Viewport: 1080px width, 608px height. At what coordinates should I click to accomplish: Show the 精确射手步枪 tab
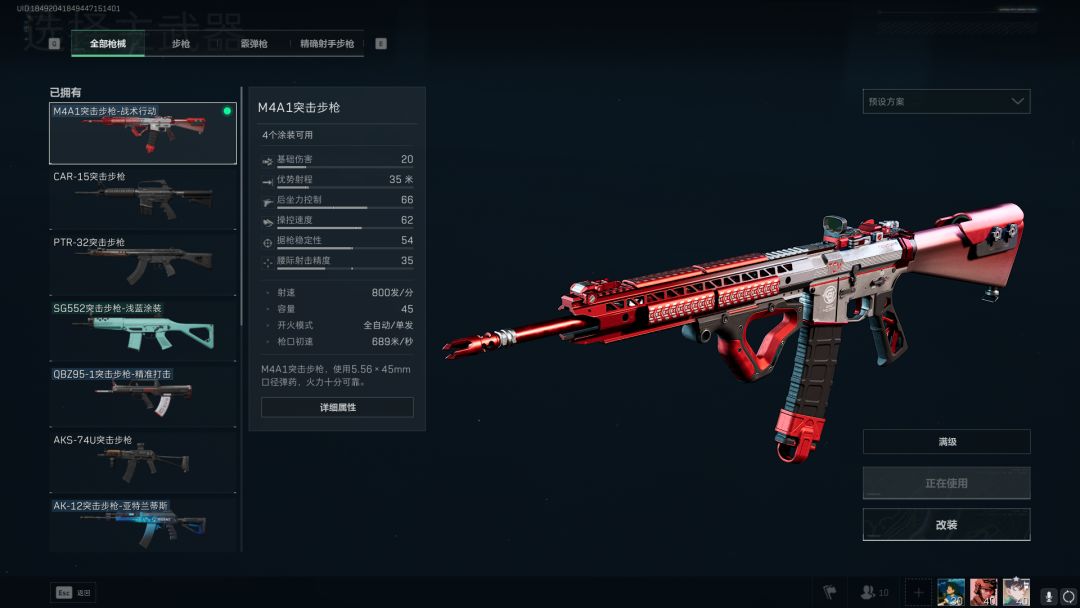click(327, 44)
